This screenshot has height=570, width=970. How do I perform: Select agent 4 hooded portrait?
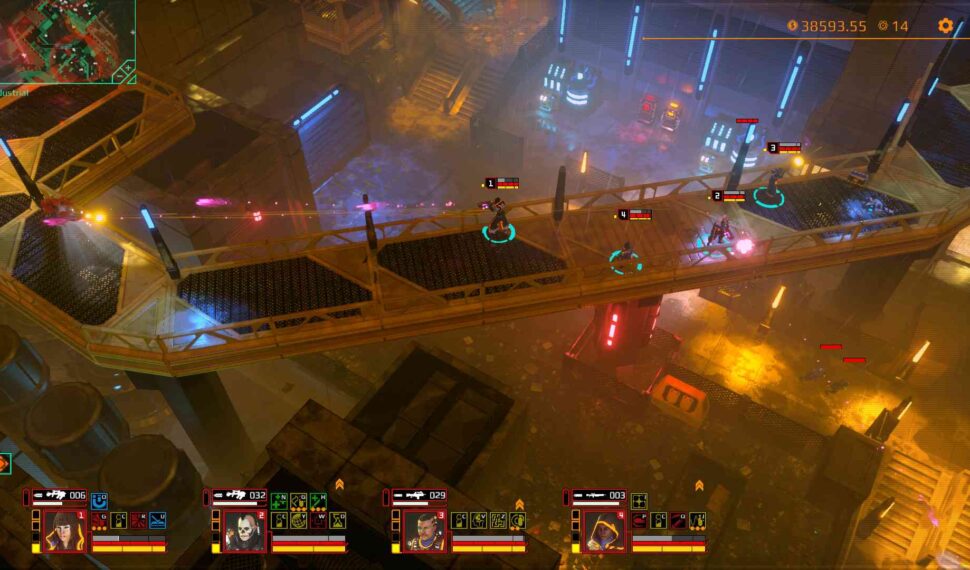click(603, 531)
